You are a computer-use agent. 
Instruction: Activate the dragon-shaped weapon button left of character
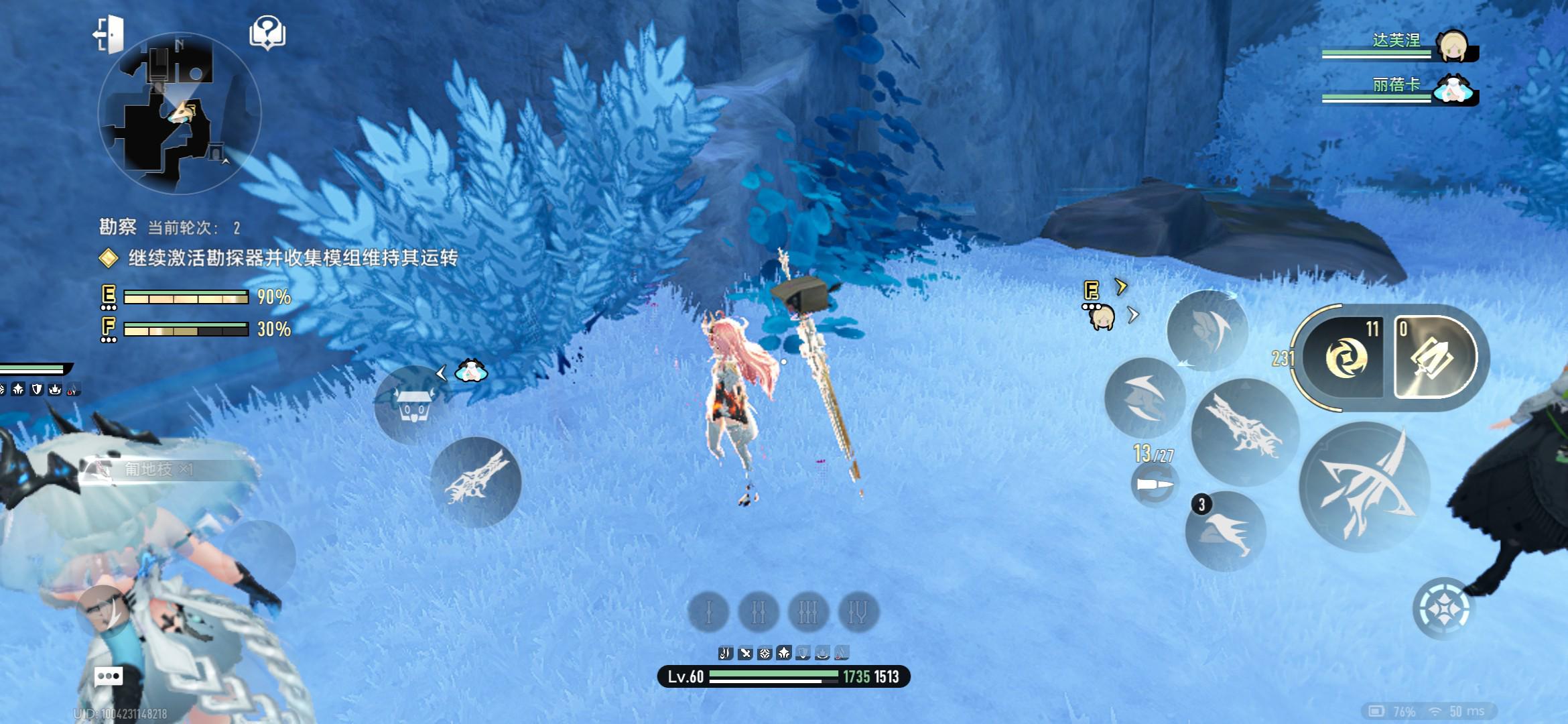(476, 482)
